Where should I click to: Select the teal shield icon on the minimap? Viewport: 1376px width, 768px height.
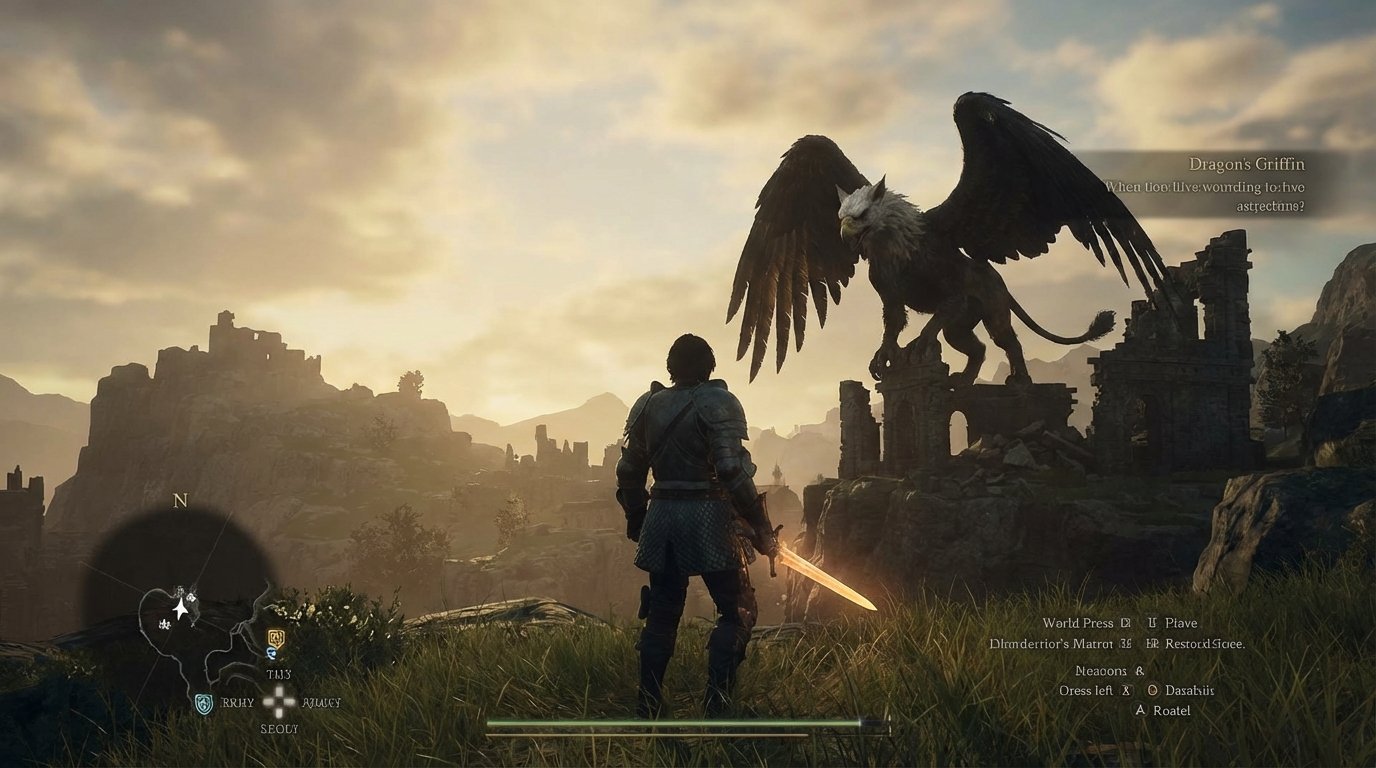(x=202, y=702)
